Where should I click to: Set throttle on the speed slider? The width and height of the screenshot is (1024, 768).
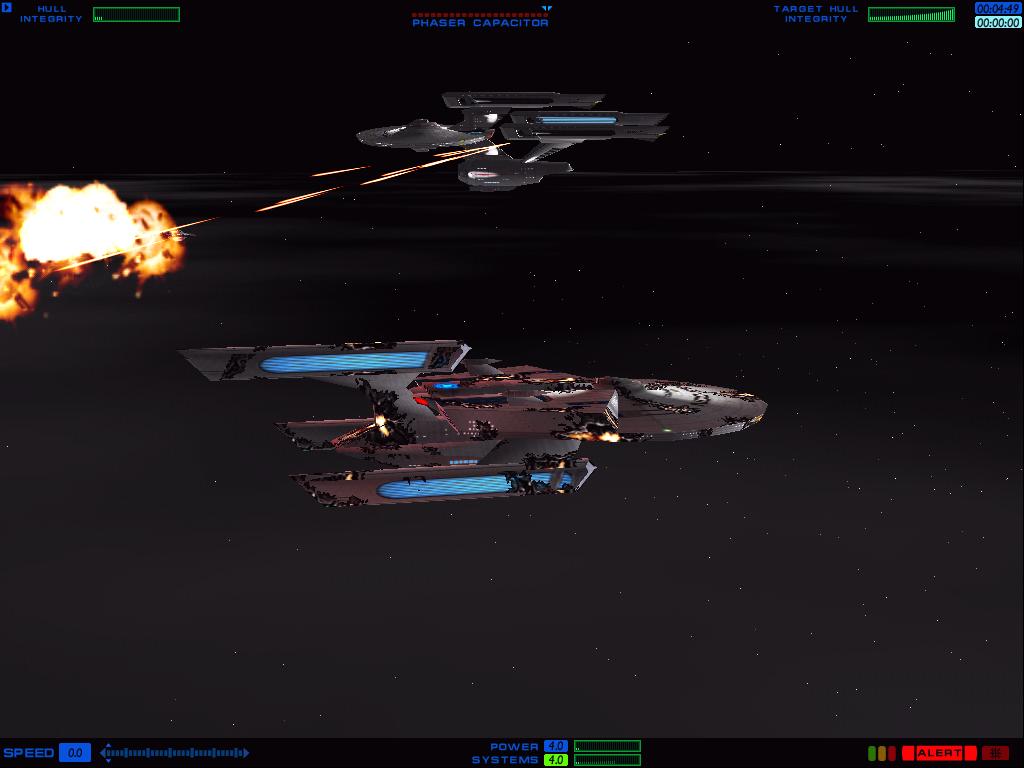(x=175, y=753)
